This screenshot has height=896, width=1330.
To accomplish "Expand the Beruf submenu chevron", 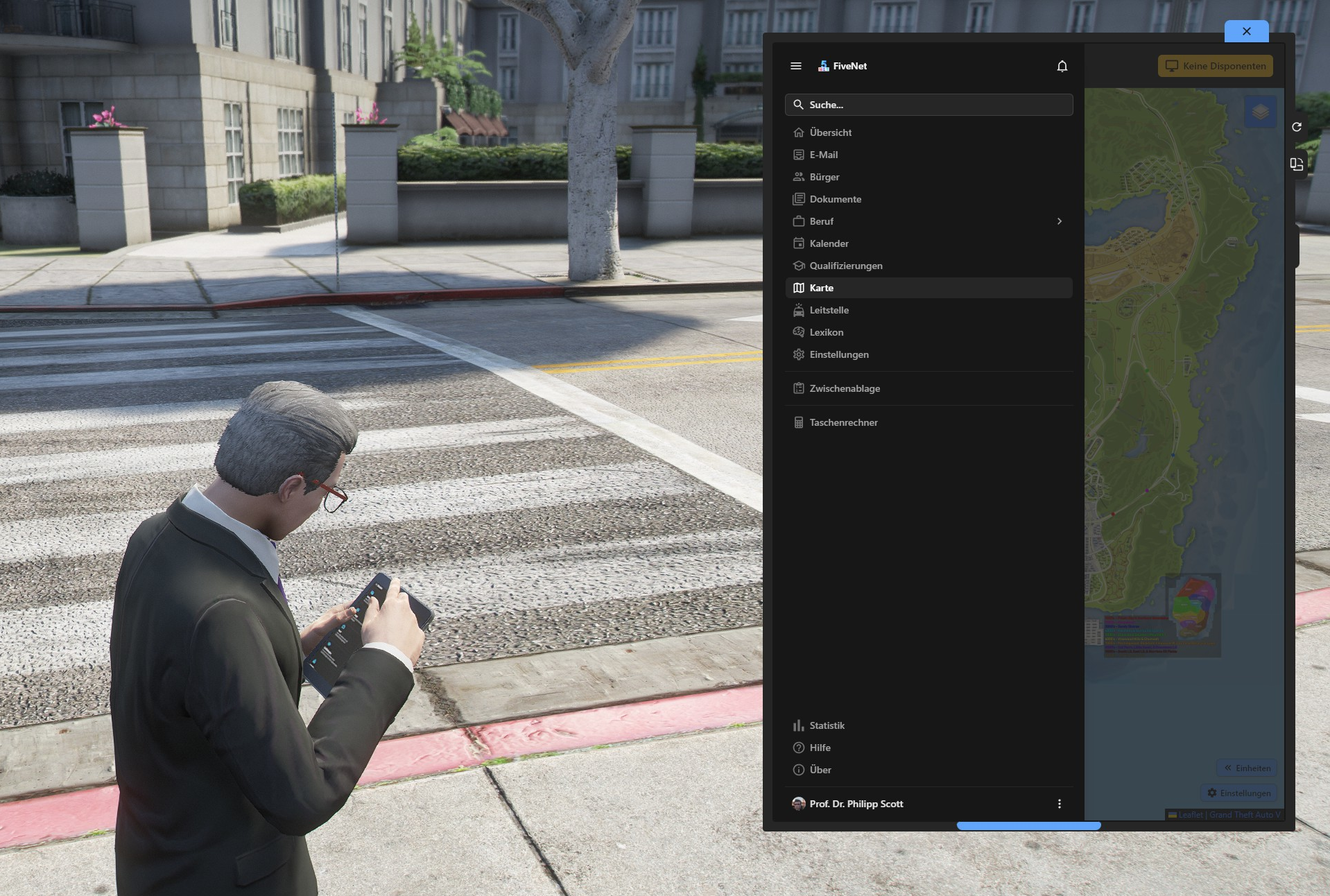I will (1060, 221).
